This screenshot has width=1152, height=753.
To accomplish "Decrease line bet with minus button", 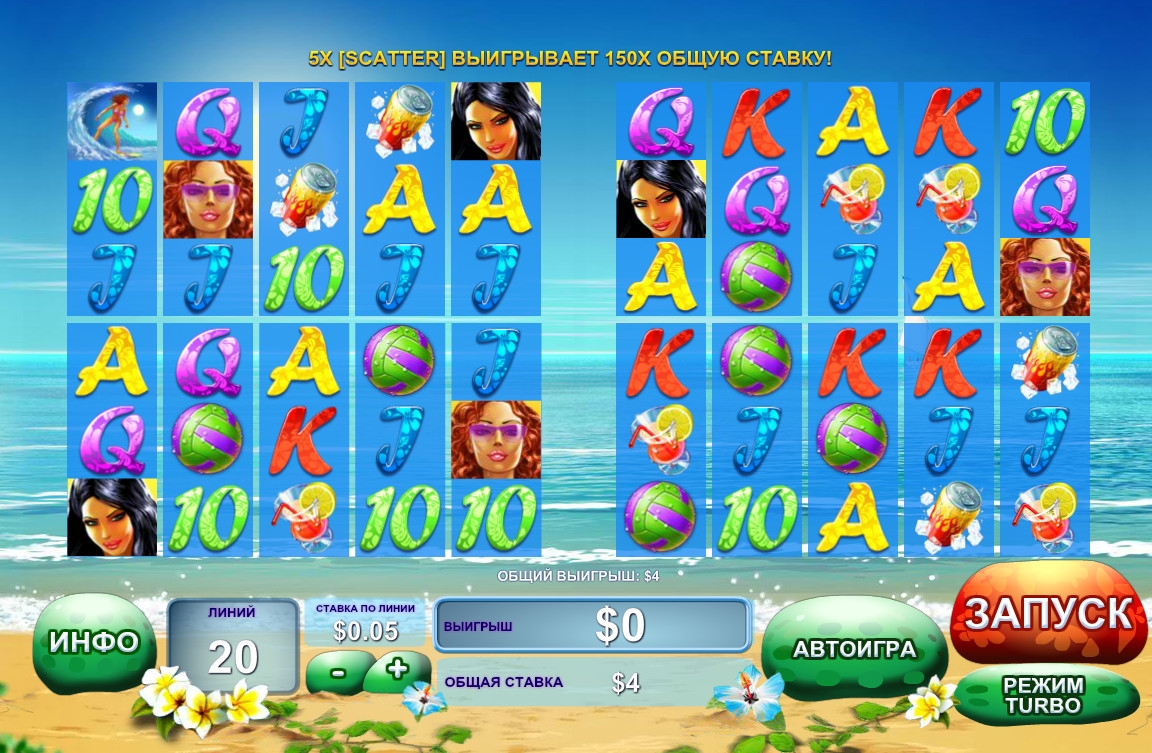I will tap(338, 671).
